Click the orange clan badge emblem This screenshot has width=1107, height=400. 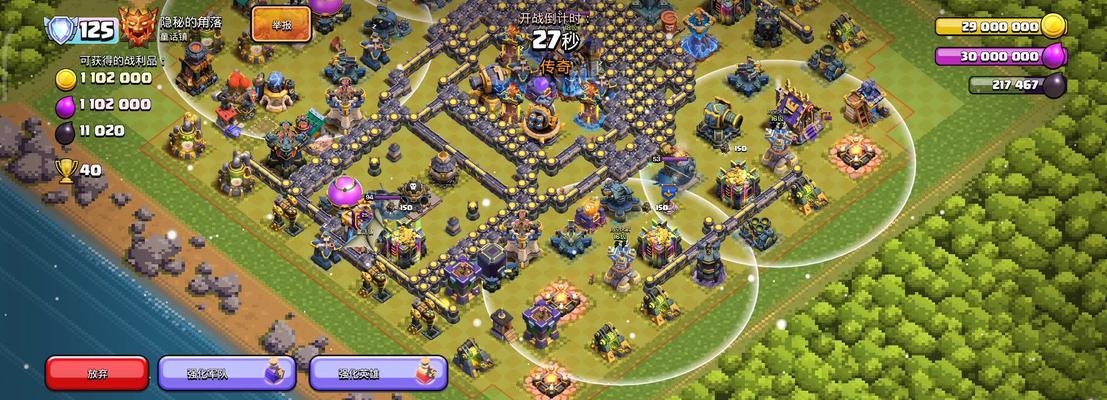coord(136,25)
